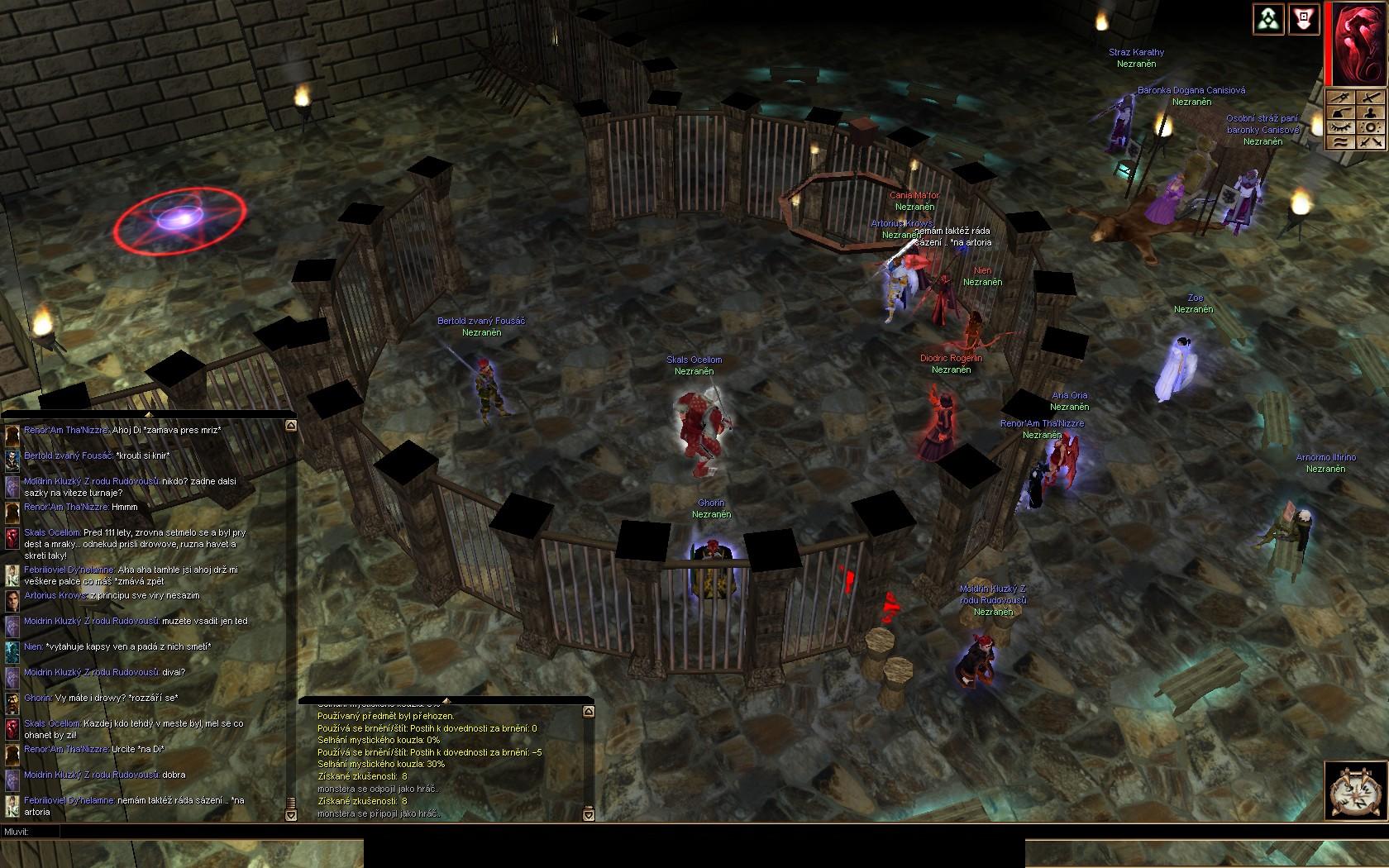
Task: Click the compass icon
Action: point(1355,791)
